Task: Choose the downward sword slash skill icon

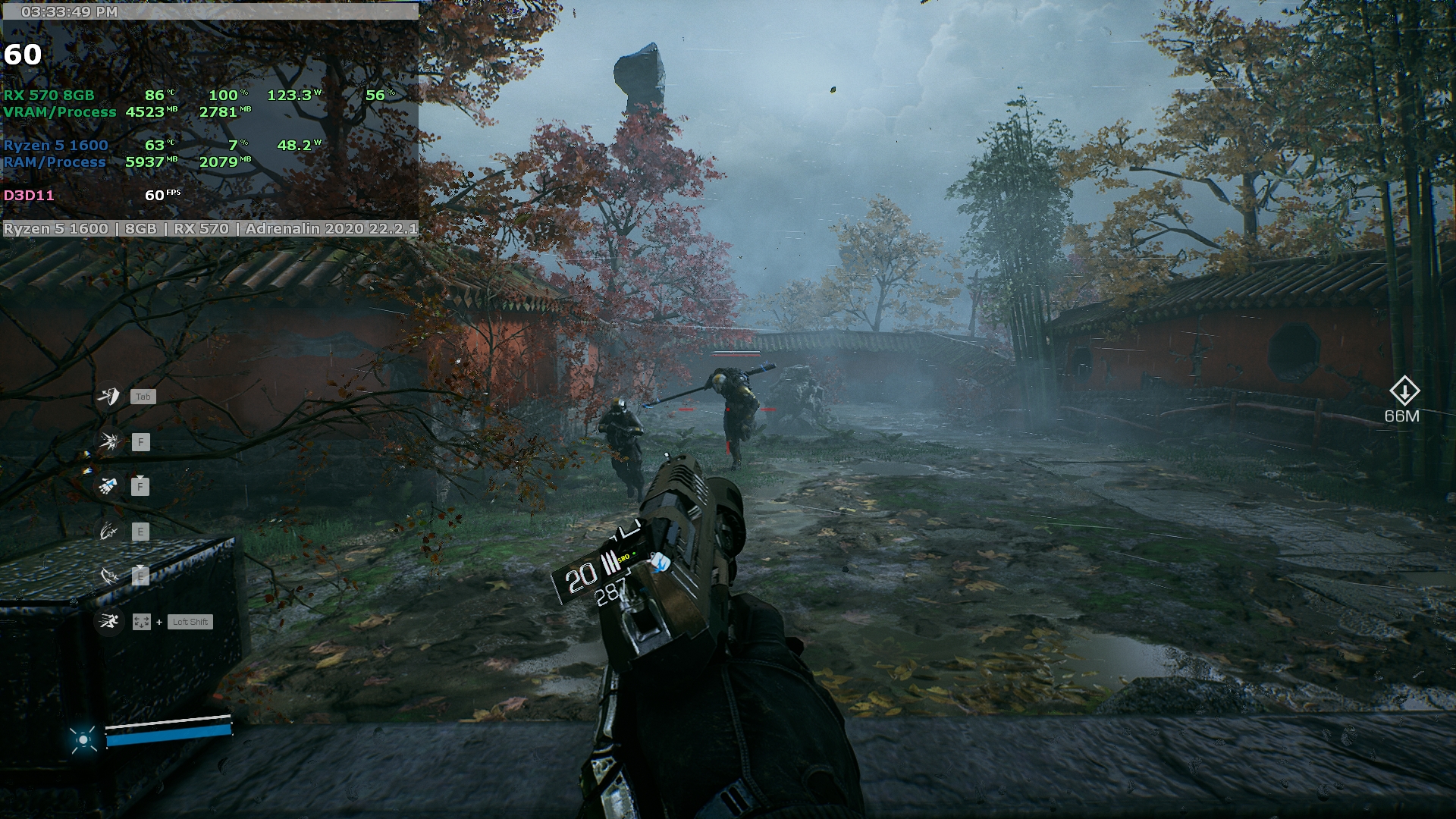Action: [108, 576]
